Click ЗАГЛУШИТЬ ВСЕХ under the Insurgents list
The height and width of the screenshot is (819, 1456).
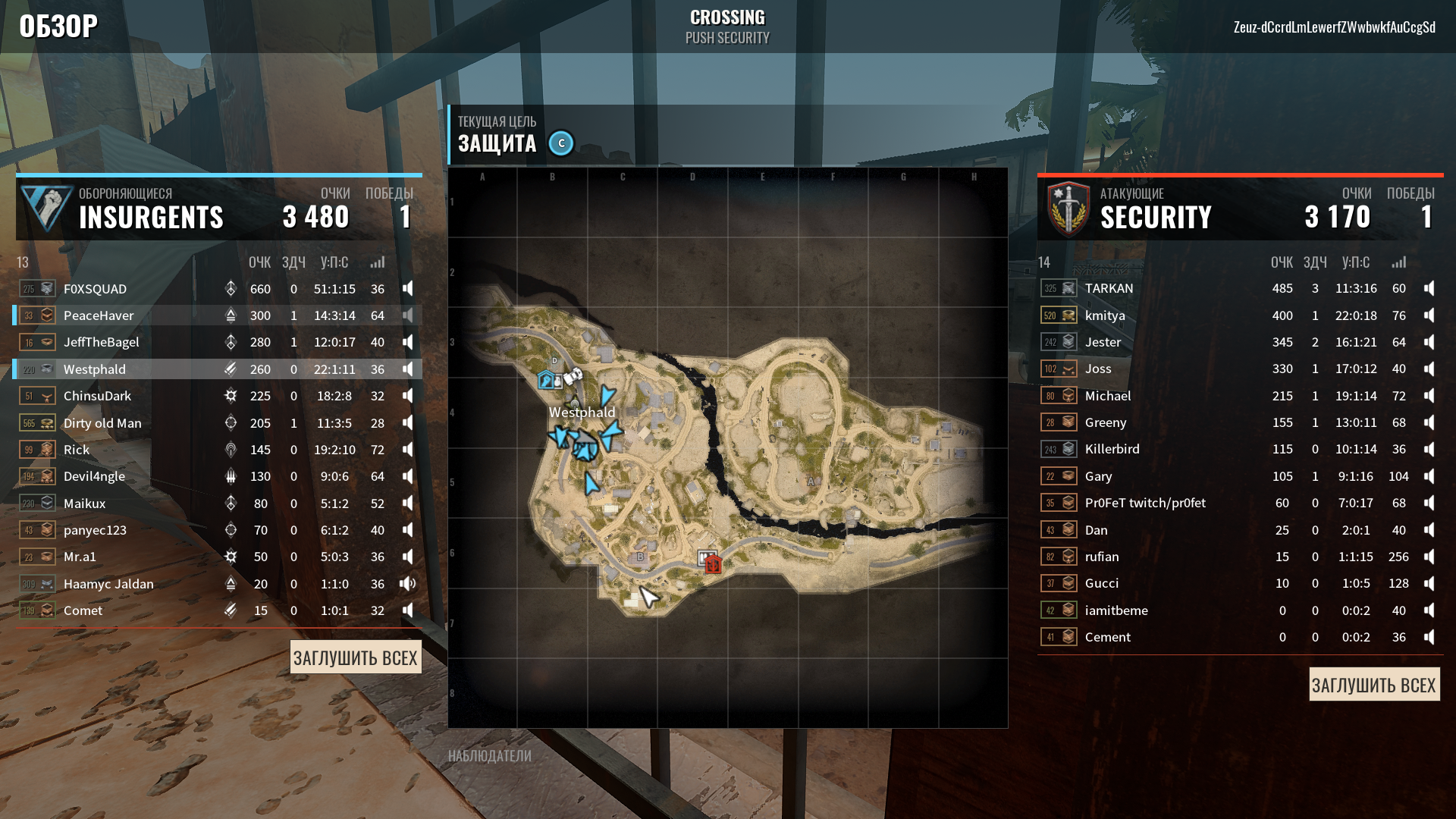pos(356,657)
